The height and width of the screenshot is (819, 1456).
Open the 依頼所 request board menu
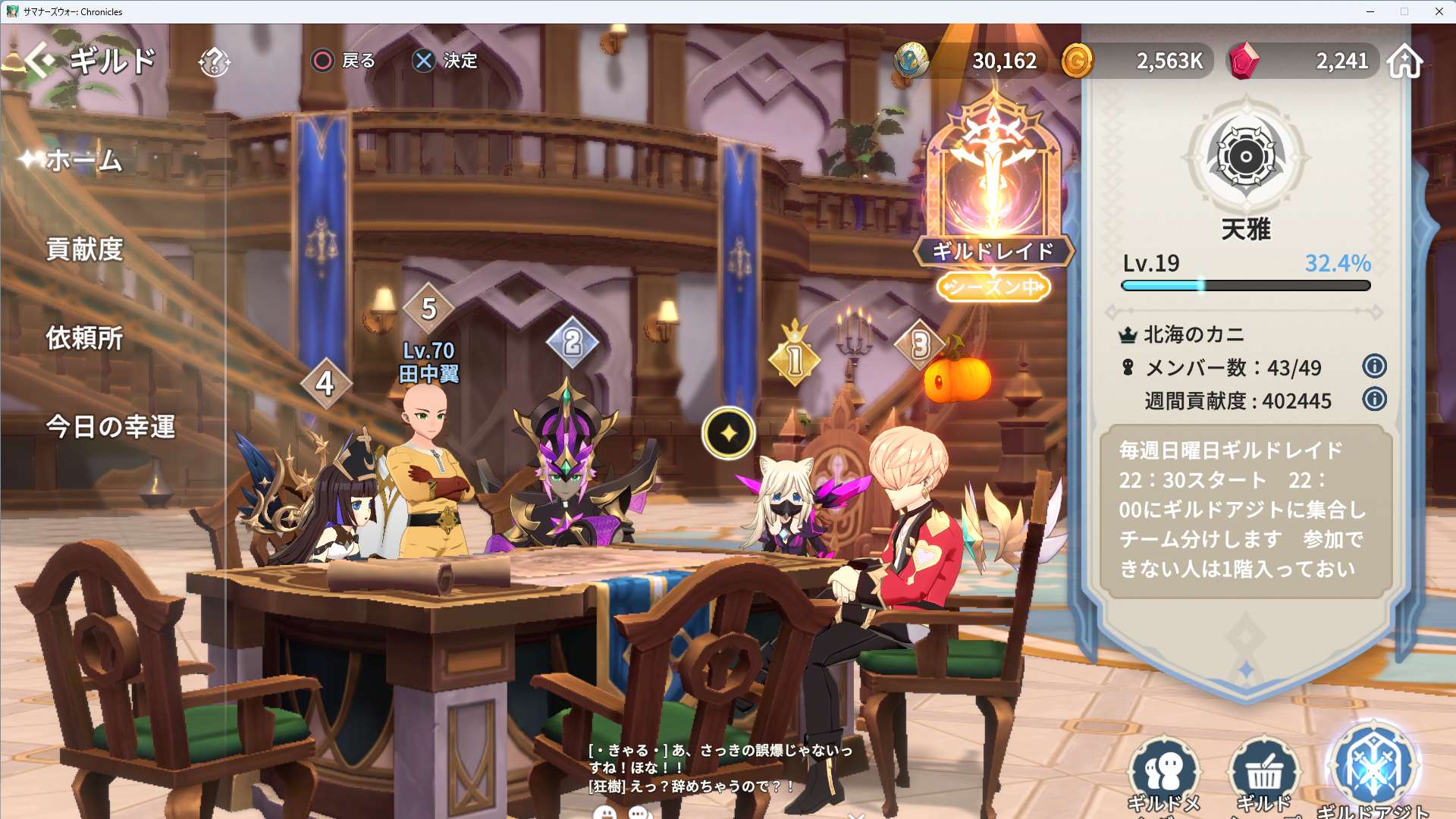click(x=84, y=338)
